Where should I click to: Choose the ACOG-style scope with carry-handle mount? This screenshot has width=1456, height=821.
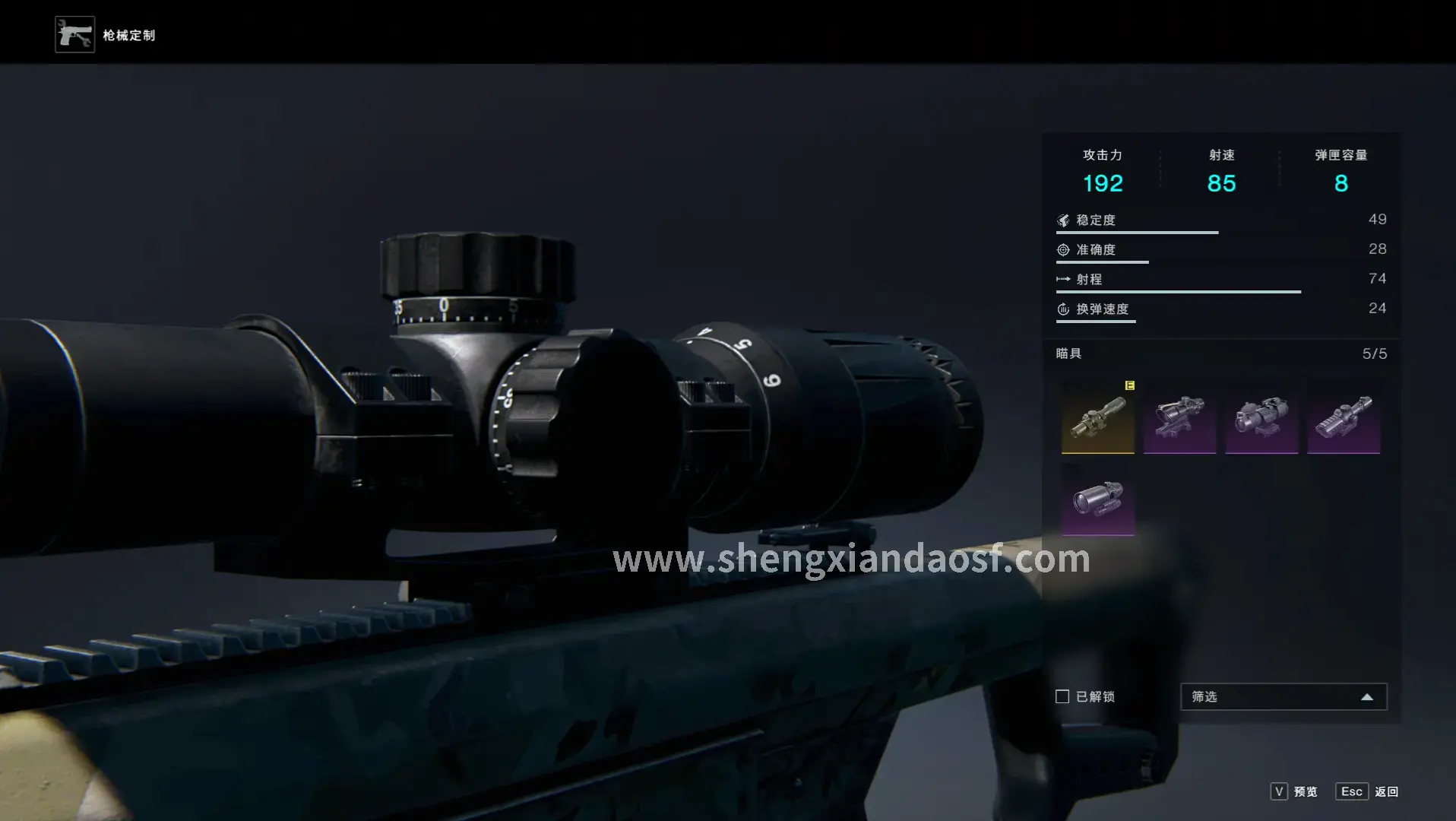pos(1179,417)
